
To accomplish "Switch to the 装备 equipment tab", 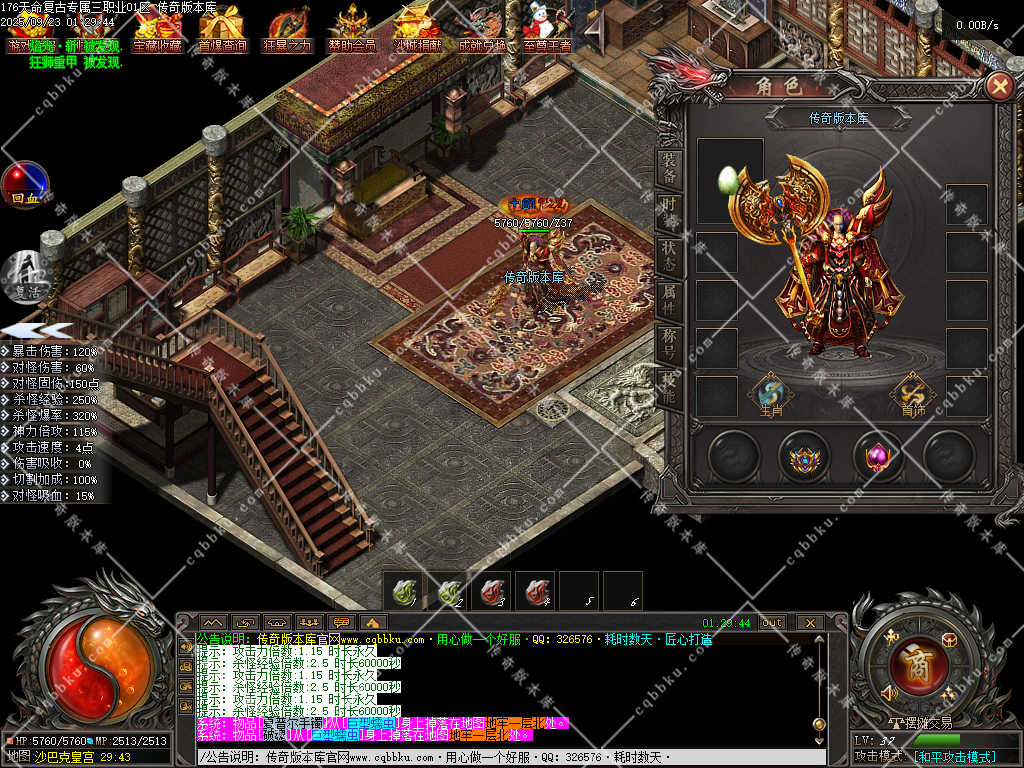I will (669, 168).
